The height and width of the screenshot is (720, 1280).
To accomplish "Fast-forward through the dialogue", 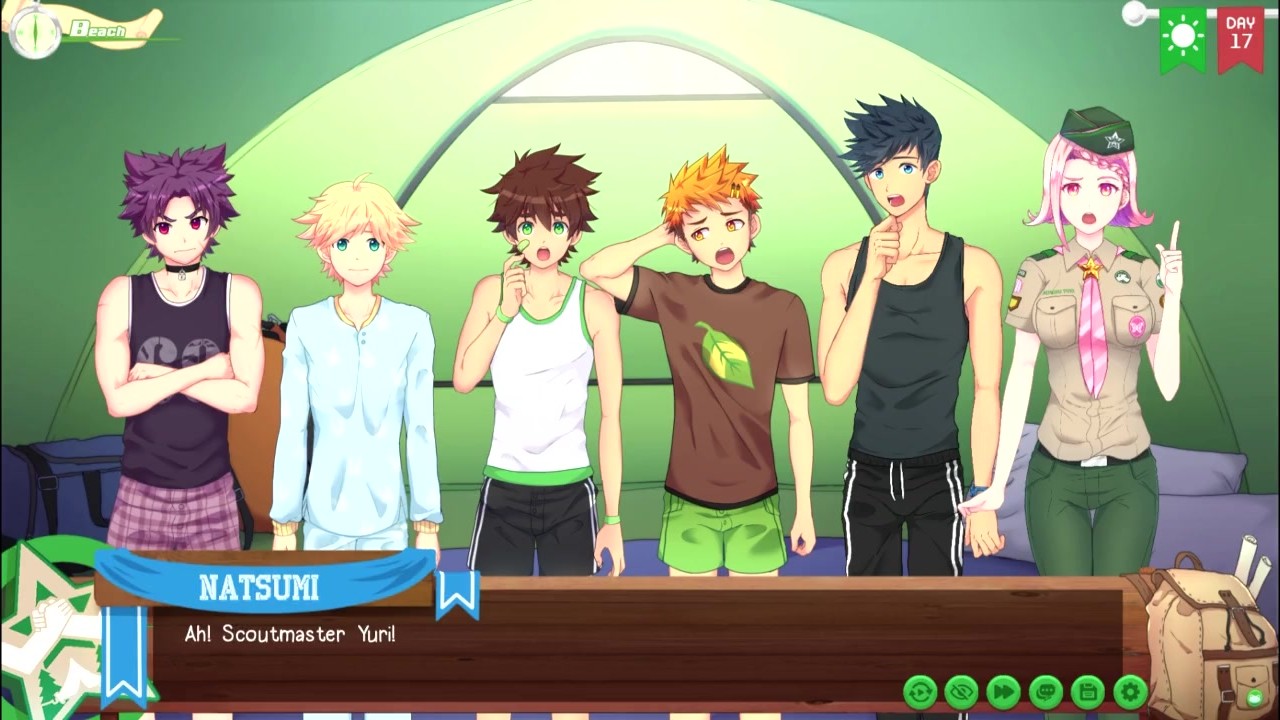I will 1004,691.
